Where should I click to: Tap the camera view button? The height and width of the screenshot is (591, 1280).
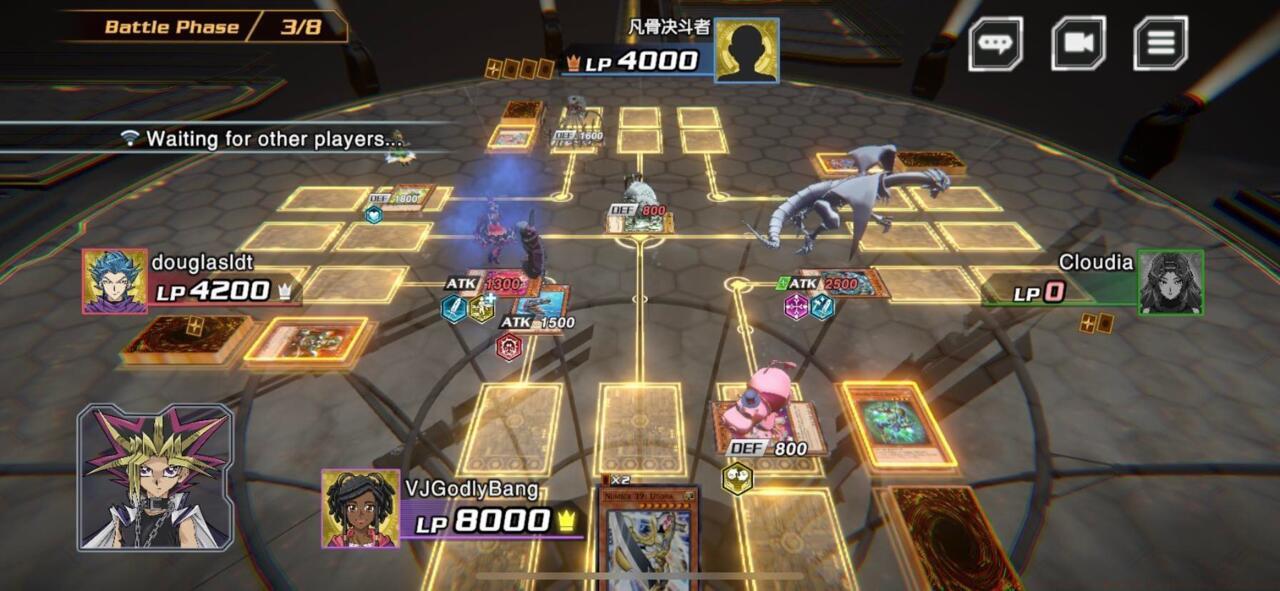[1078, 44]
